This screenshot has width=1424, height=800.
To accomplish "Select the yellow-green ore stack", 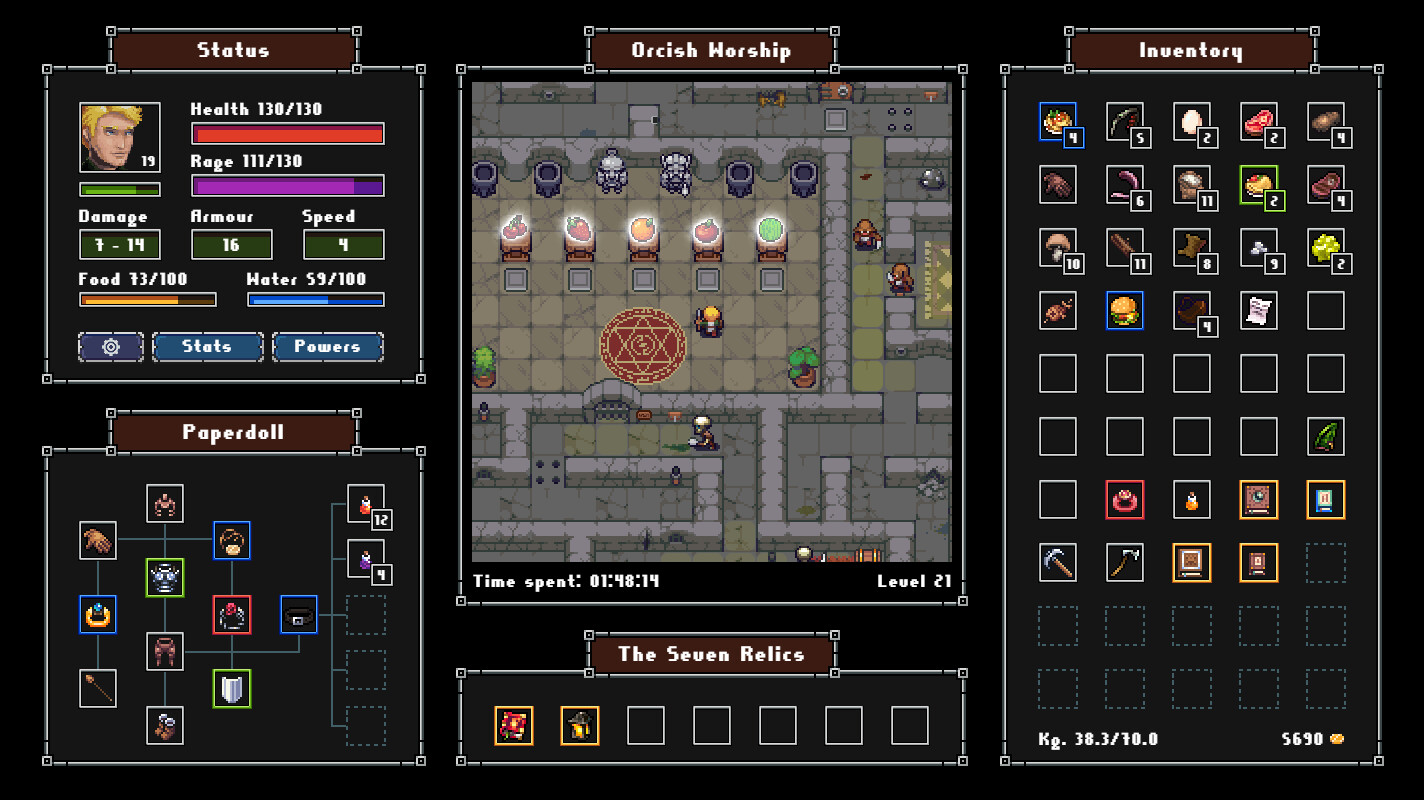I will point(1326,247).
